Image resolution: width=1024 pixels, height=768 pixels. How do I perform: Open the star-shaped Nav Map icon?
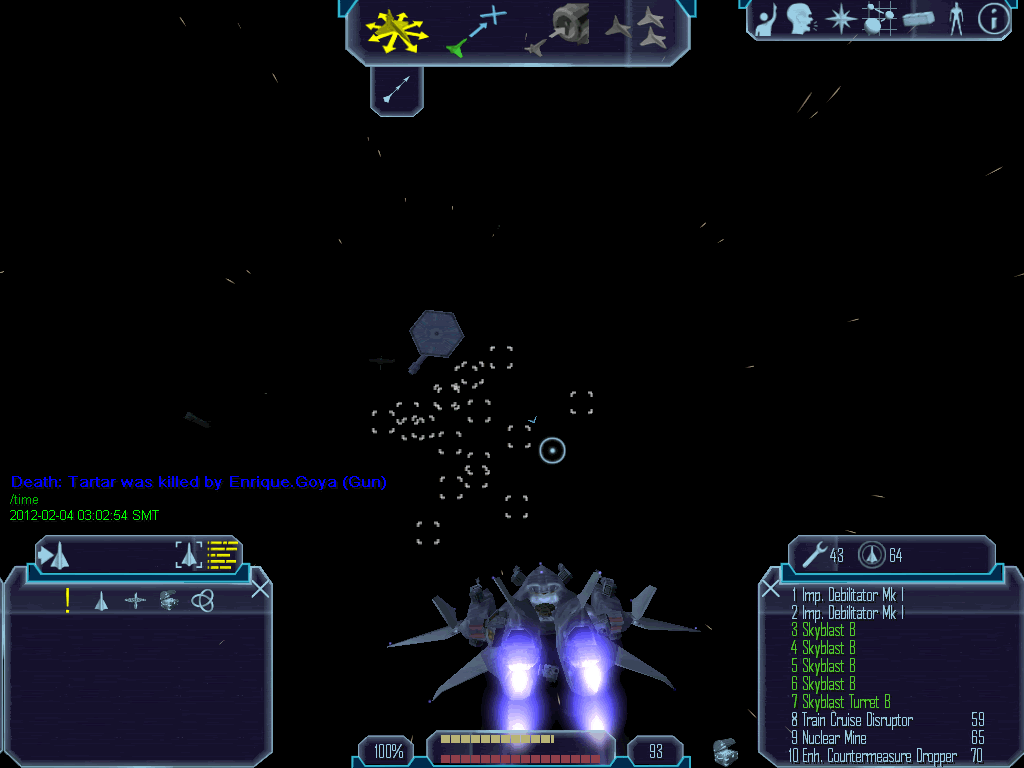(x=841, y=19)
